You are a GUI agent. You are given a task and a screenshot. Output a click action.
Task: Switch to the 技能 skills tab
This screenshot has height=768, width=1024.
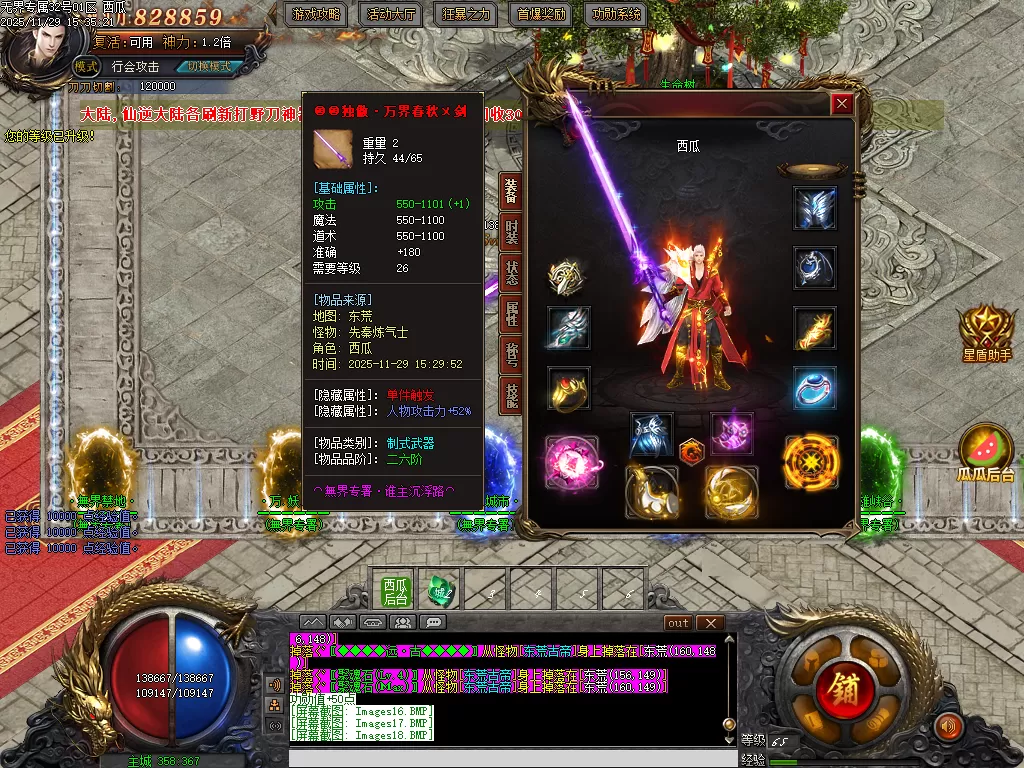(x=510, y=396)
